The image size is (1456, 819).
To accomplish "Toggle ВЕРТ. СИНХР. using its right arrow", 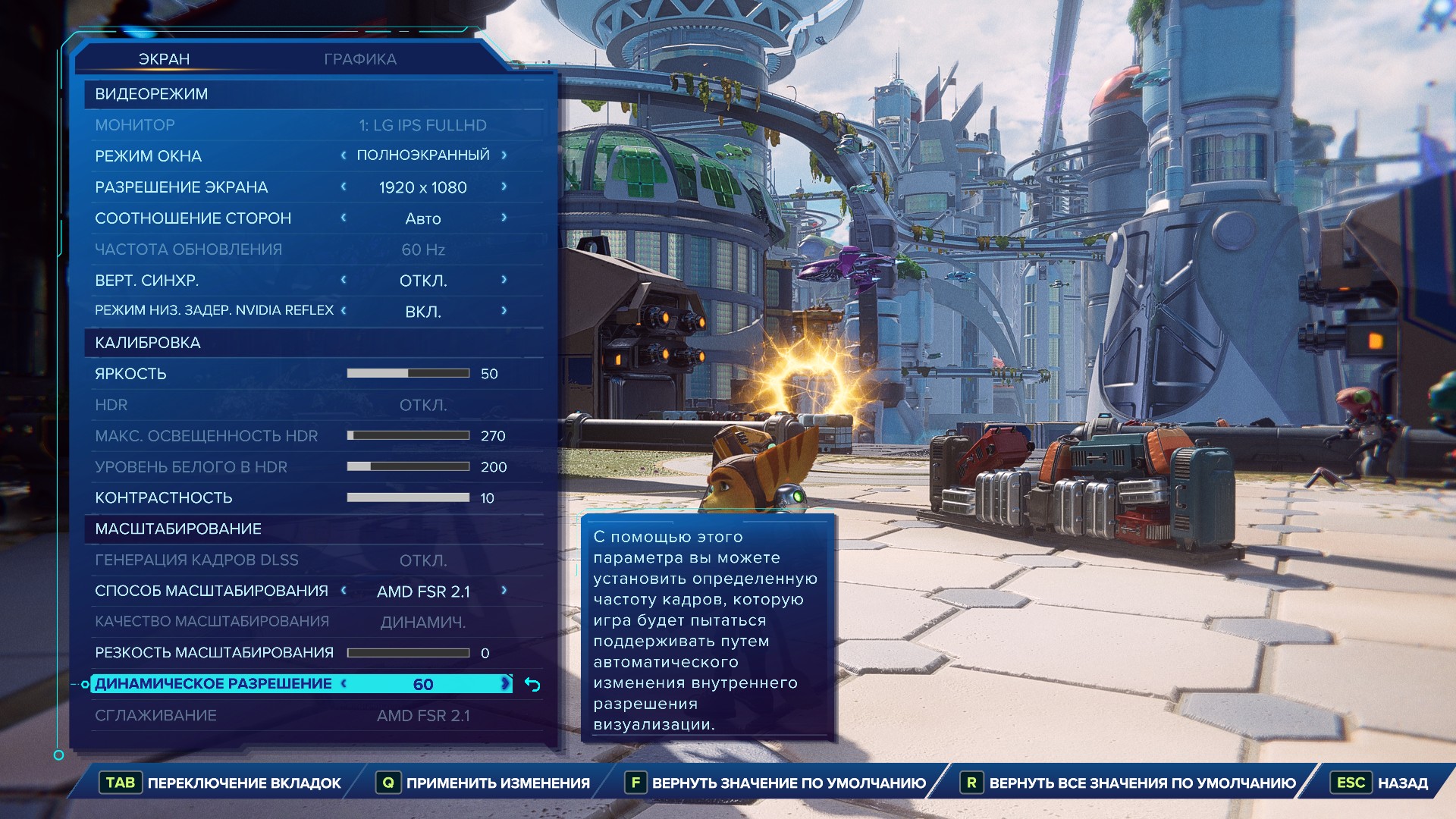I will (504, 280).
